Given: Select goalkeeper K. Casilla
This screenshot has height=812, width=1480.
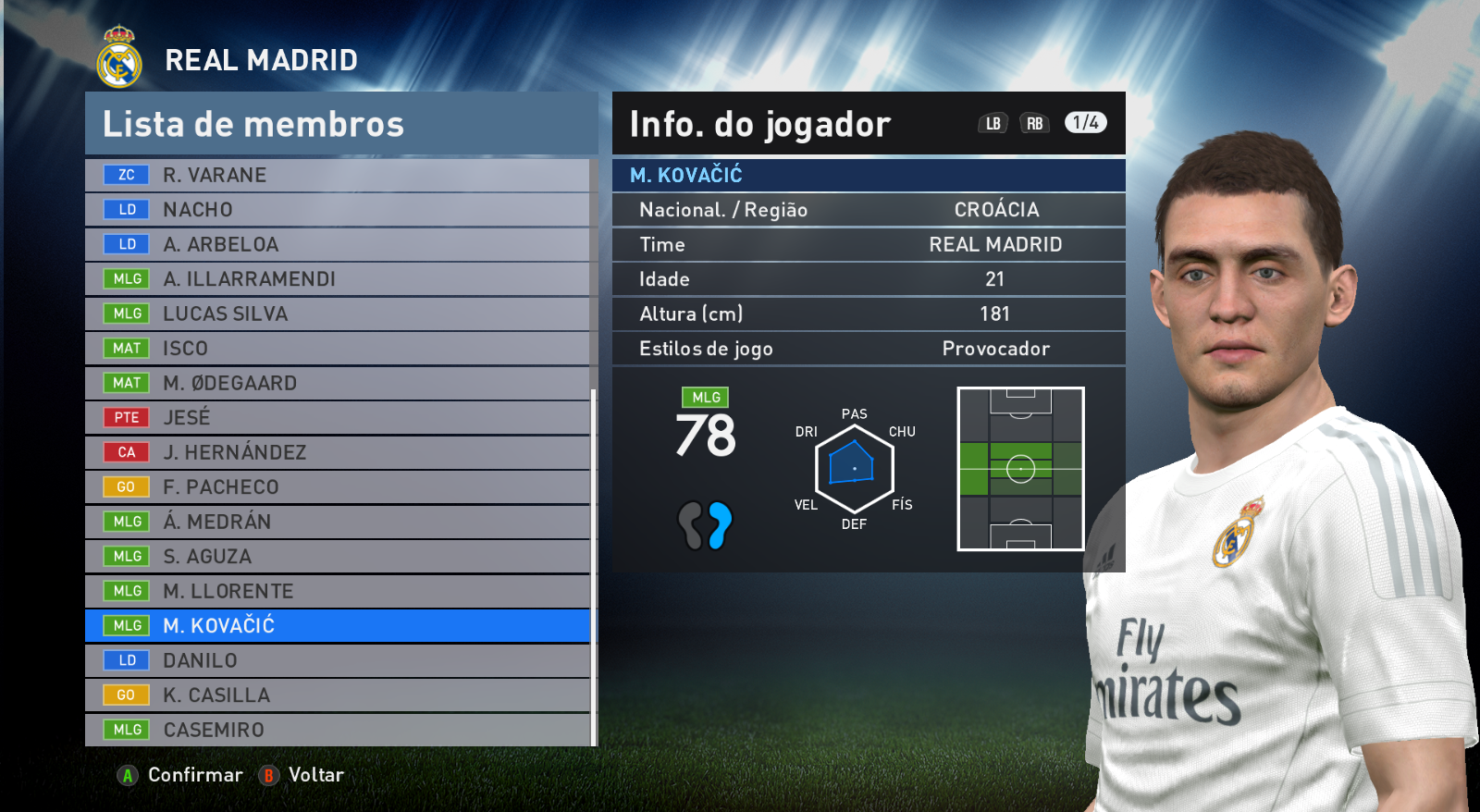Looking at the screenshot, I should [338, 695].
